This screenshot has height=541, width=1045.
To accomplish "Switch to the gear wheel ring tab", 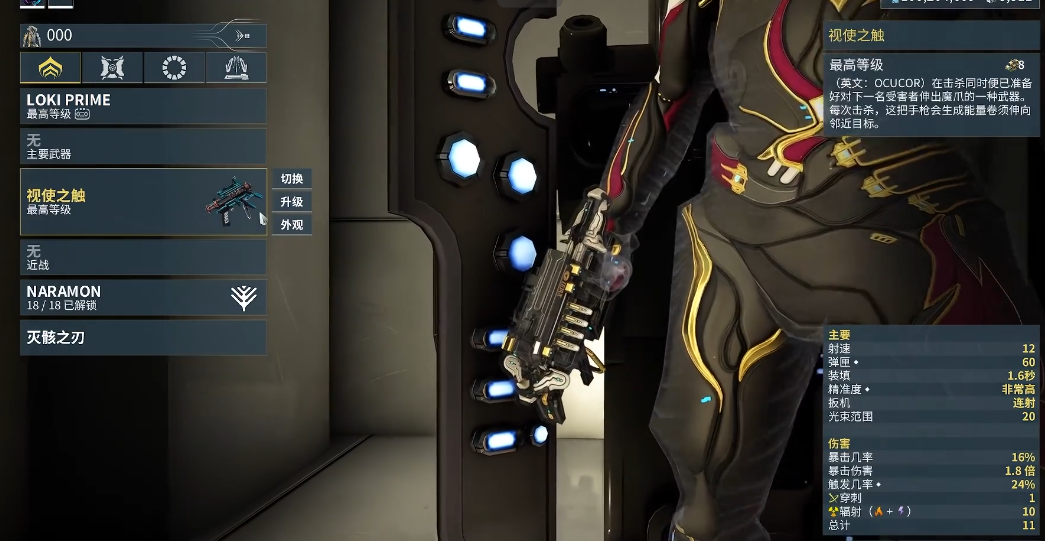I will pos(174,68).
